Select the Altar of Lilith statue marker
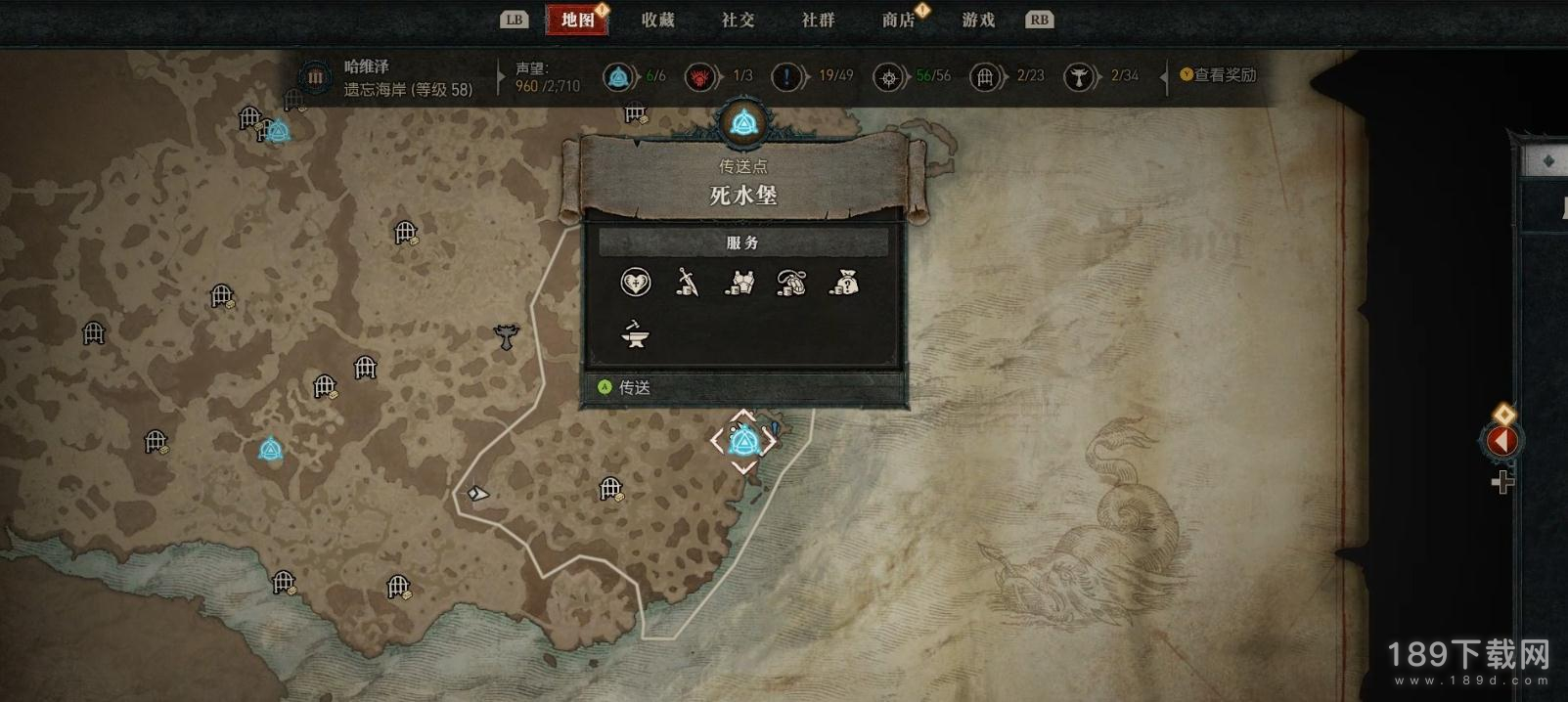The height and width of the screenshot is (702, 1568). [x=506, y=337]
